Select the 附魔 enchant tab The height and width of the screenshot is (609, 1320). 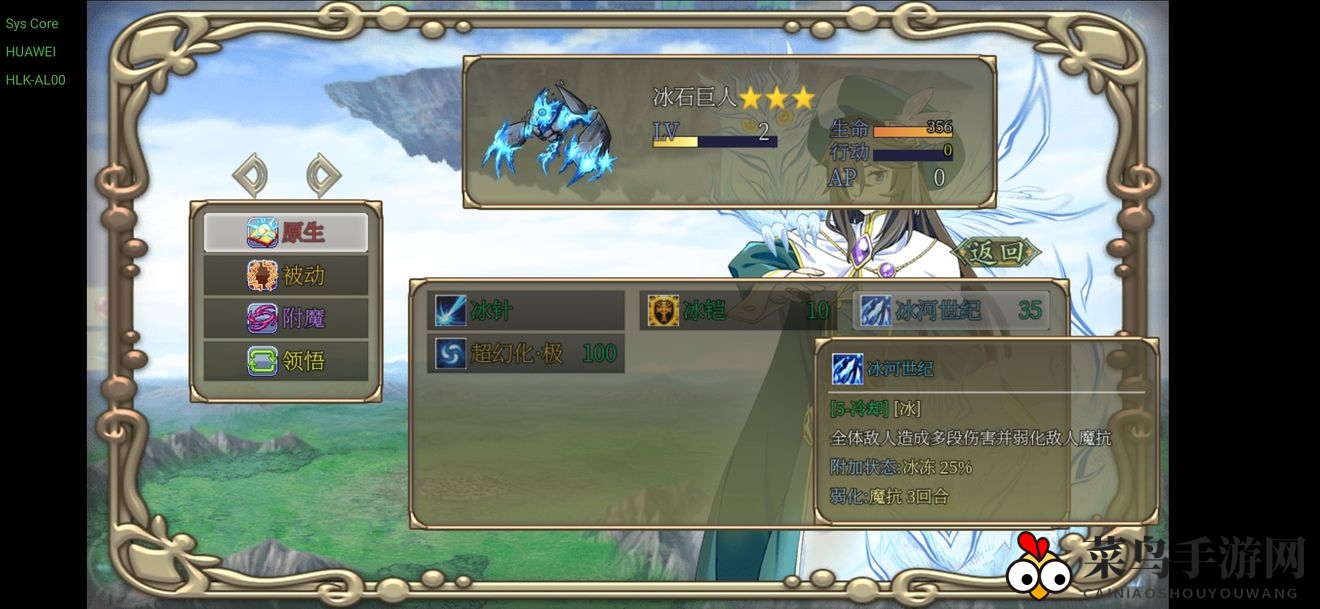point(286,318)
